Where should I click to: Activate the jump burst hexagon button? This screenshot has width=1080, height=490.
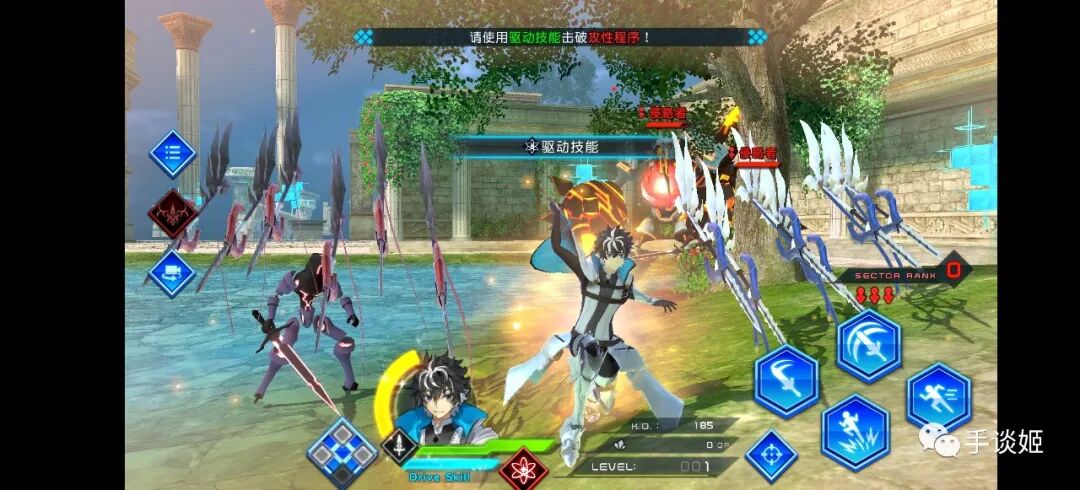coord(855,432)
